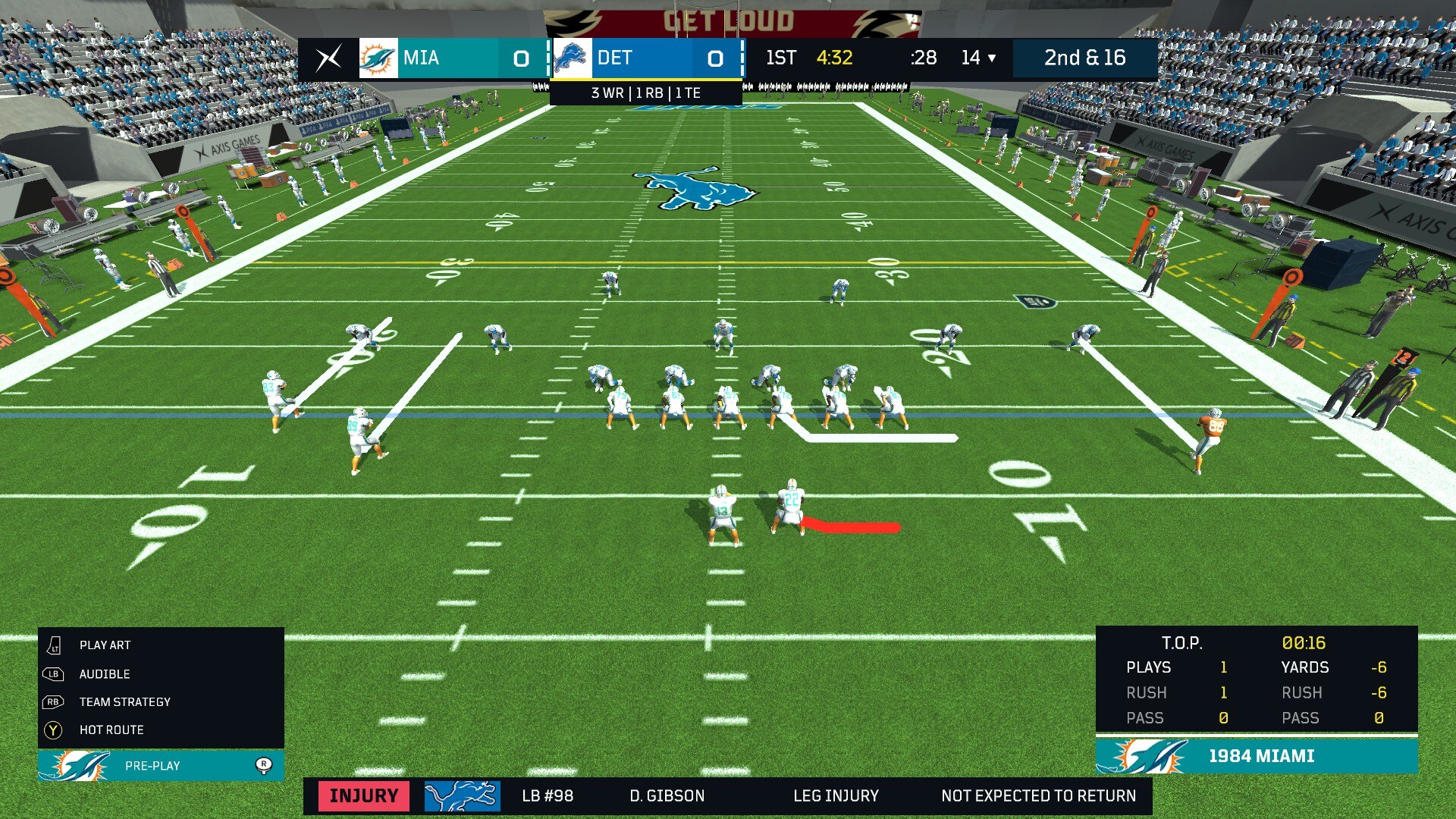Open the Play Art option
Image resolution: width=1456 pixels, height=819 pixels.
pyautogui.click(x=105, y=645)
